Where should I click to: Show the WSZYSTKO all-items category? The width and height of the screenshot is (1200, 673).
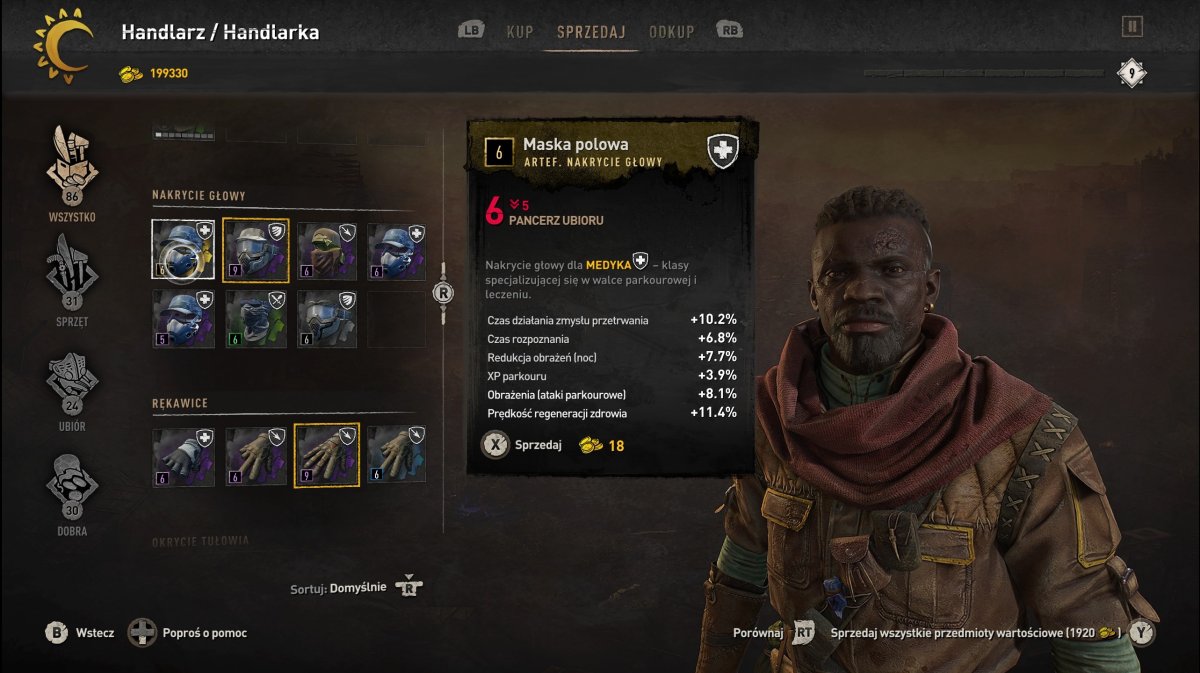tap(72, 172)
